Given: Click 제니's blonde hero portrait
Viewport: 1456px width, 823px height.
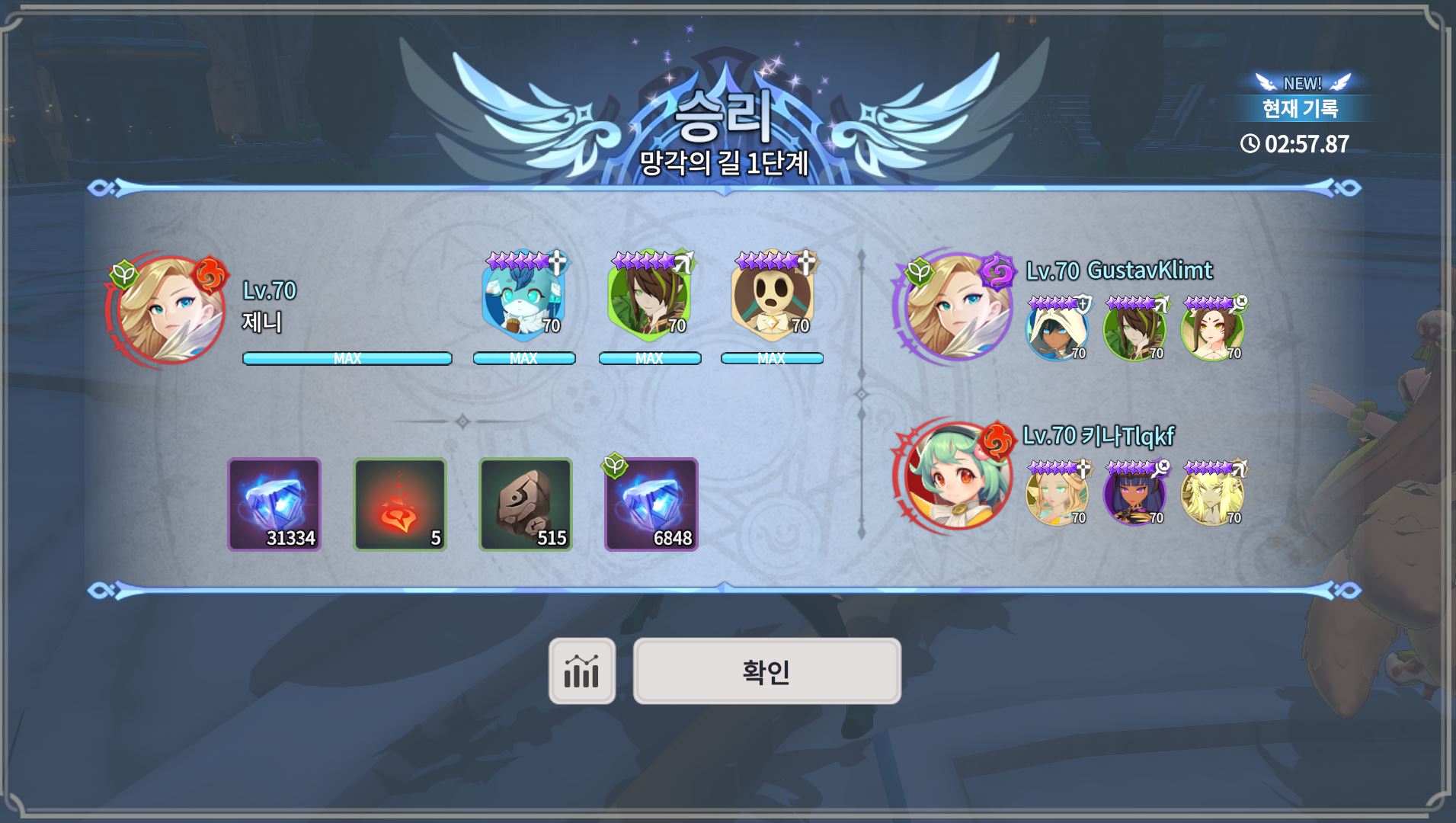Looking at the screenshot, I should [170, 309].
